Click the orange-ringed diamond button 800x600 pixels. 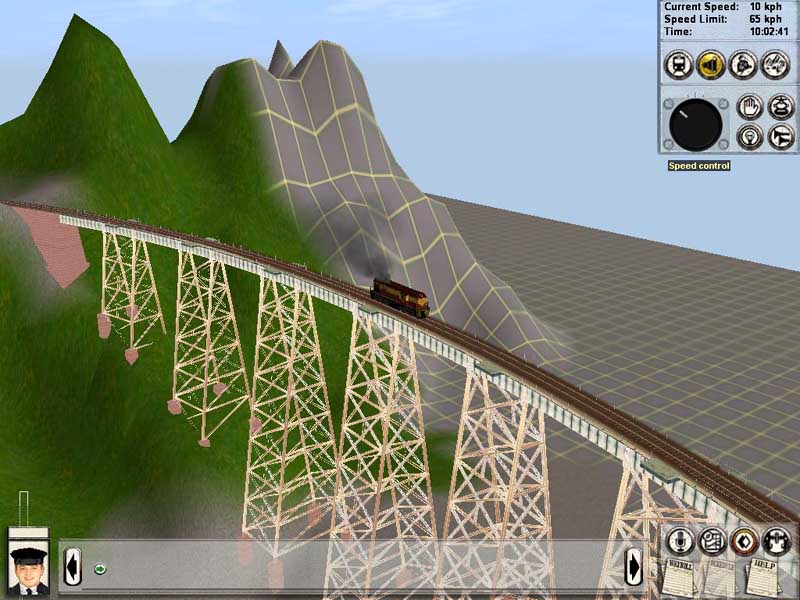pyautogui.click(x=743, y=541)
